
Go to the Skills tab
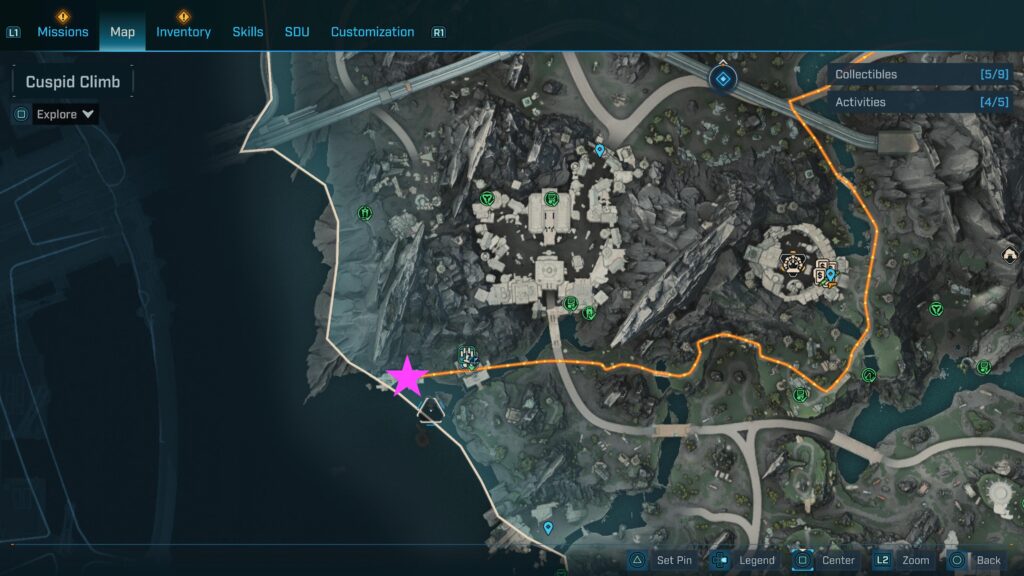pyautogui.click(x=248, y=32)
